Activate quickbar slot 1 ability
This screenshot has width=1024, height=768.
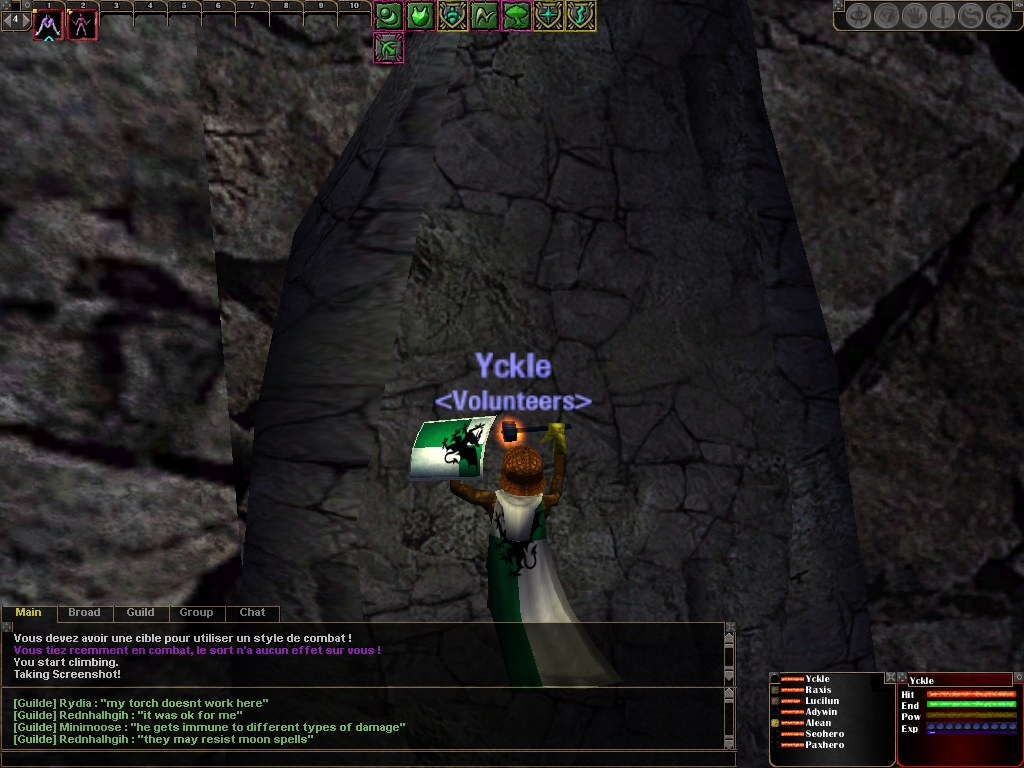(x=48, y=25)
